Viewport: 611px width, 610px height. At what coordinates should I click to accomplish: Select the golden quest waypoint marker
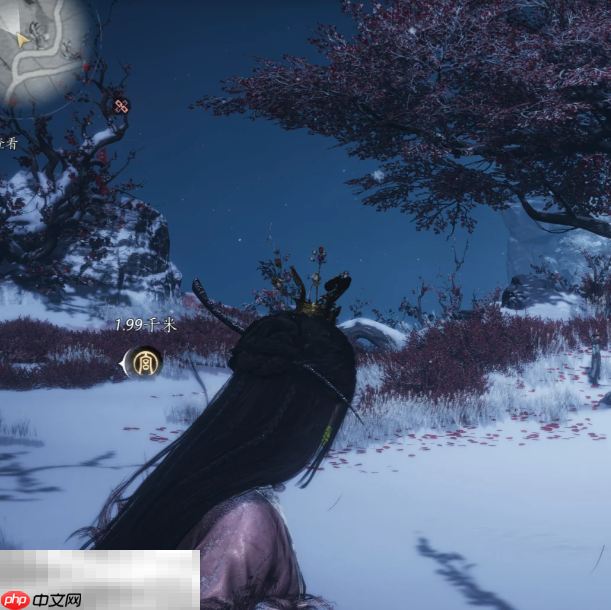pos(146,362)
